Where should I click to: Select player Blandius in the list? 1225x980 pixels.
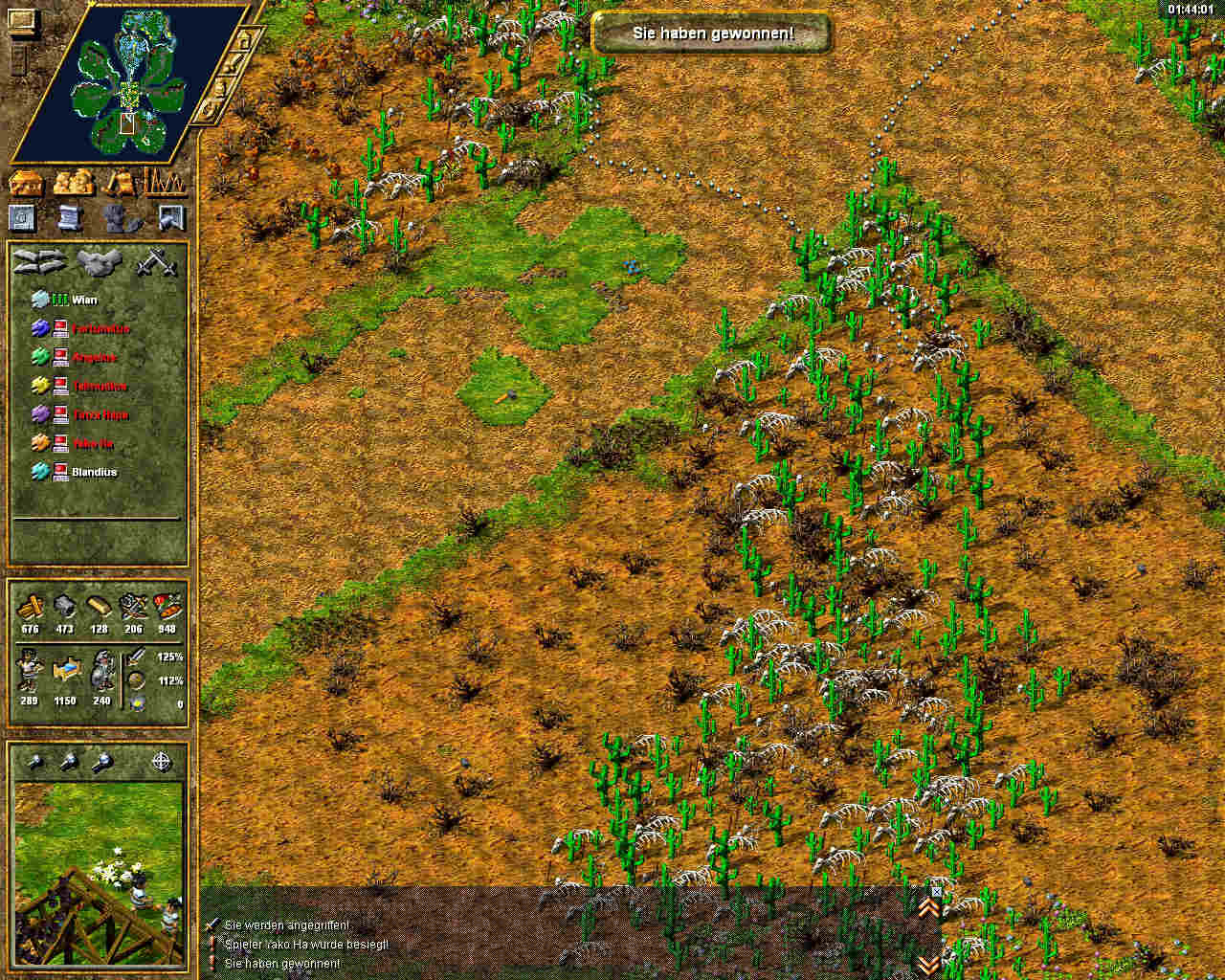coord(94,472)
